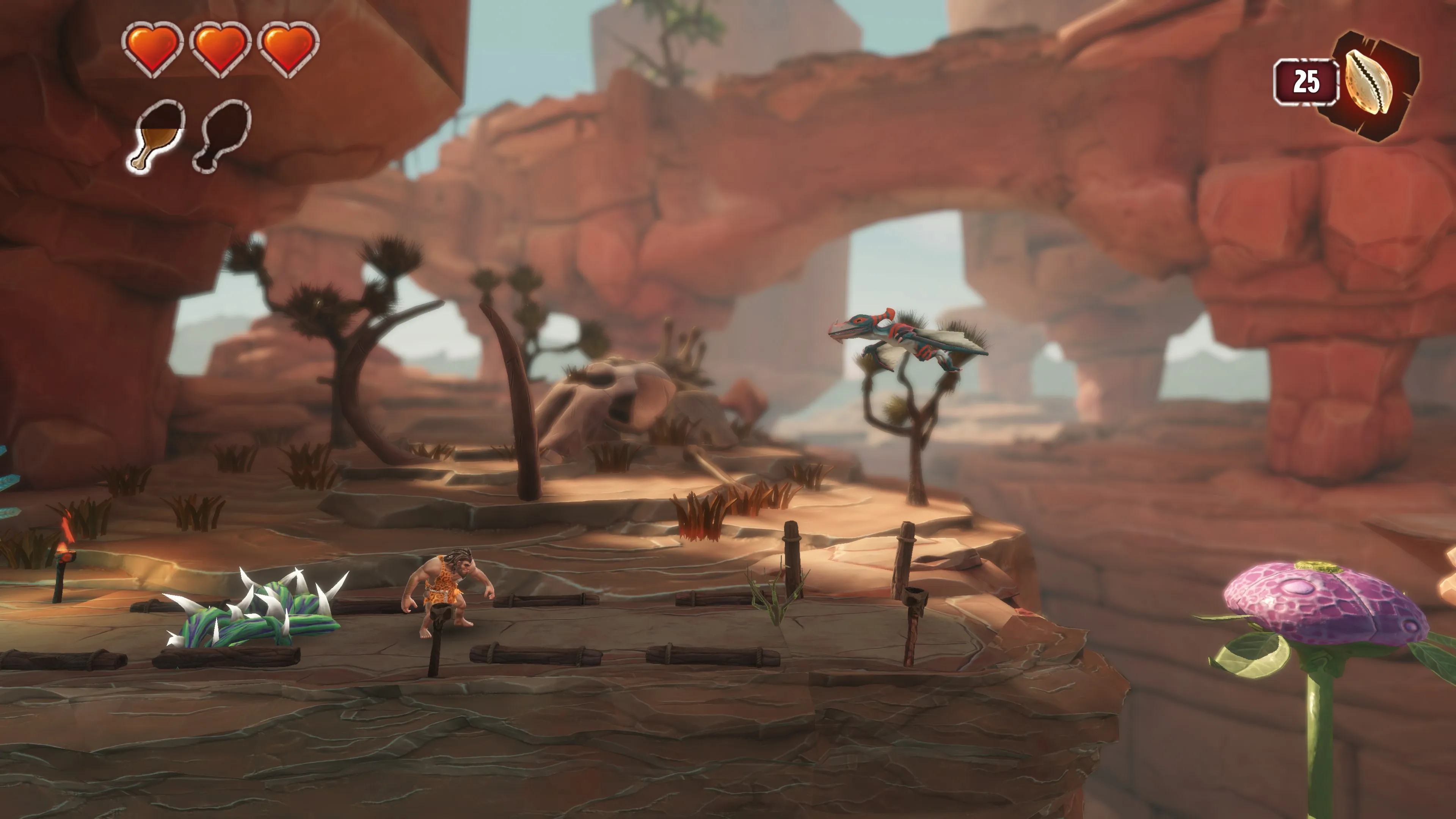The height and width of the screenshot is (819, 1456).
Task: Click the cowrie shell currency icon
Action: 1369,83
